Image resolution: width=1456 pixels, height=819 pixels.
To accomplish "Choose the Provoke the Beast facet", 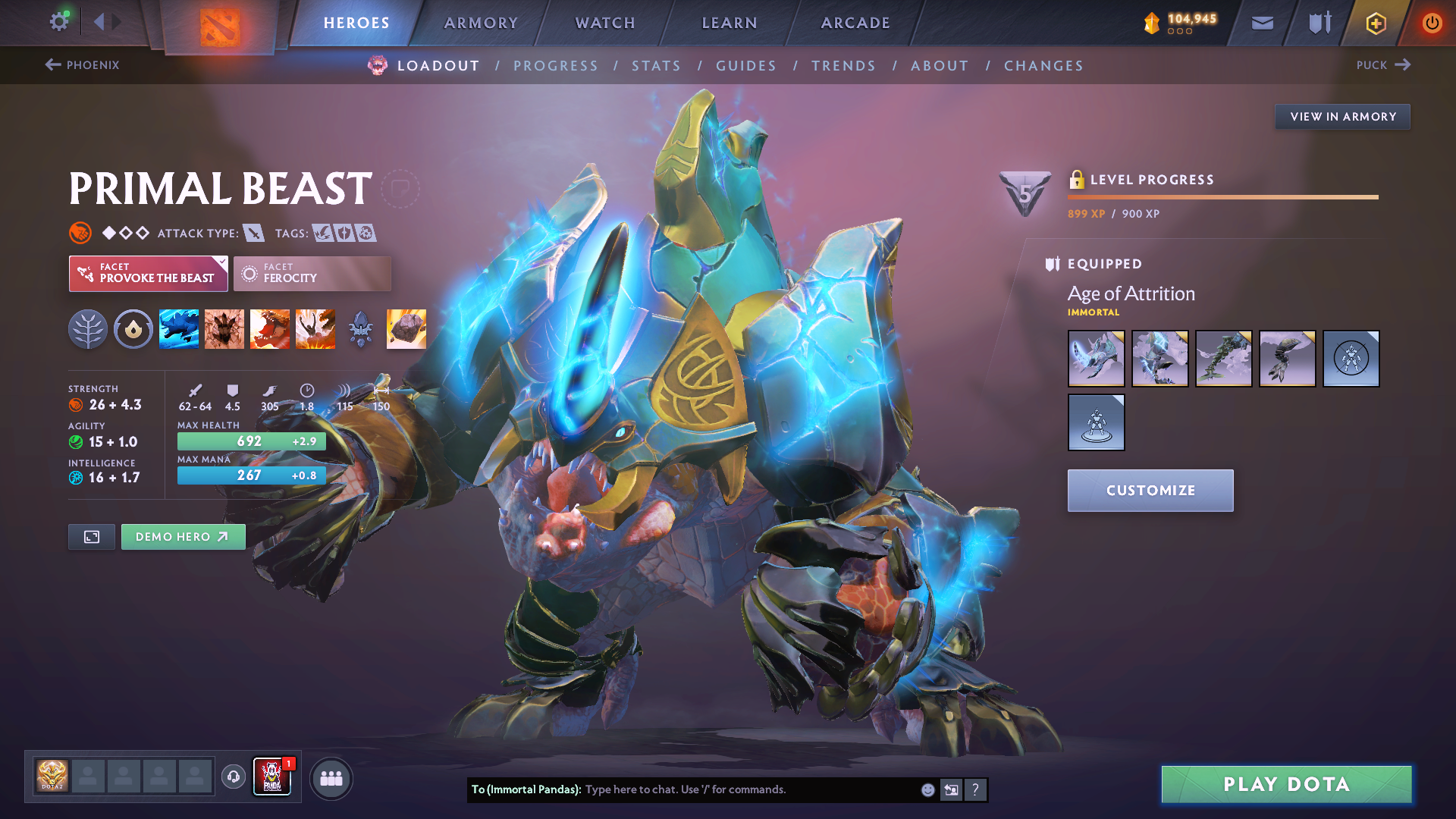I will 149,274.
